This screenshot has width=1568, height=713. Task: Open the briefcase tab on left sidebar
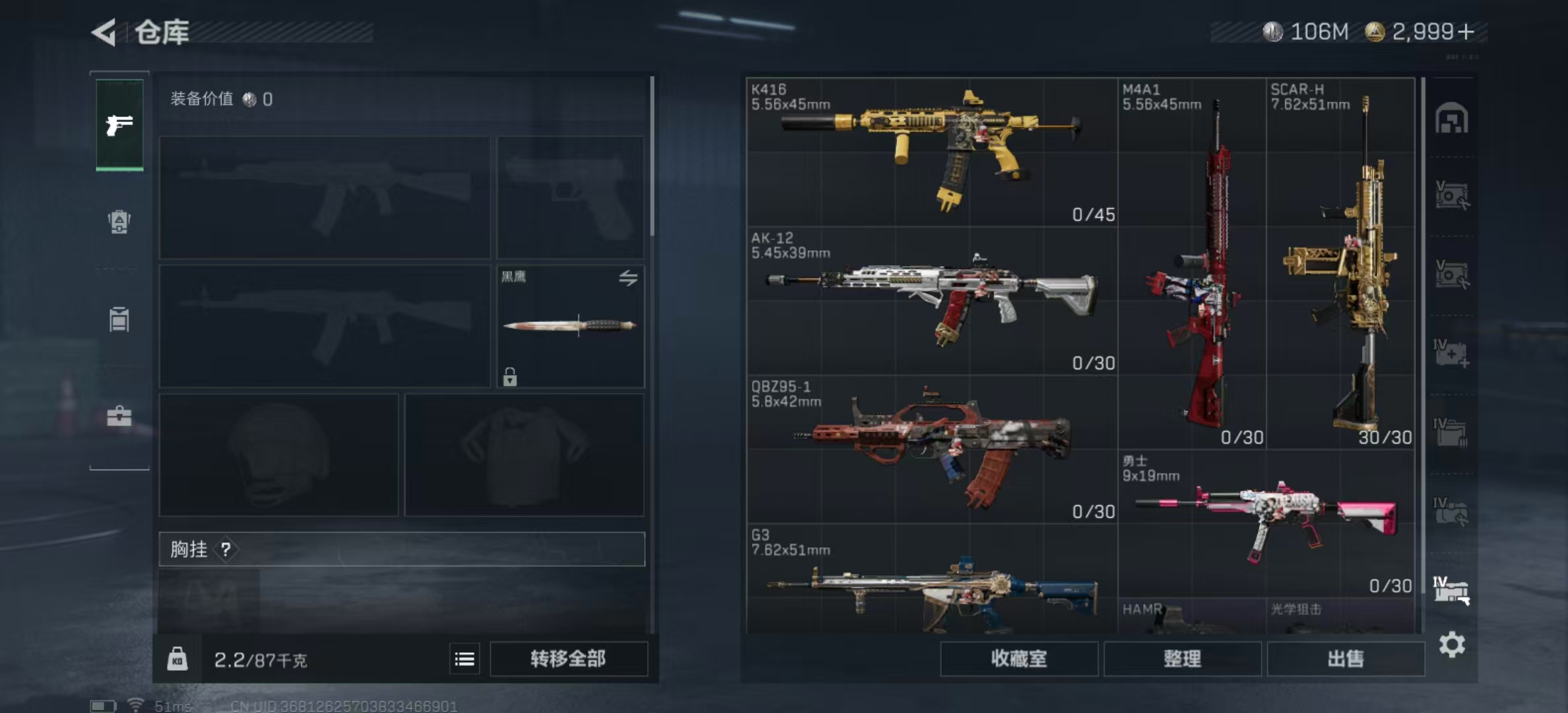pos(119,416)
